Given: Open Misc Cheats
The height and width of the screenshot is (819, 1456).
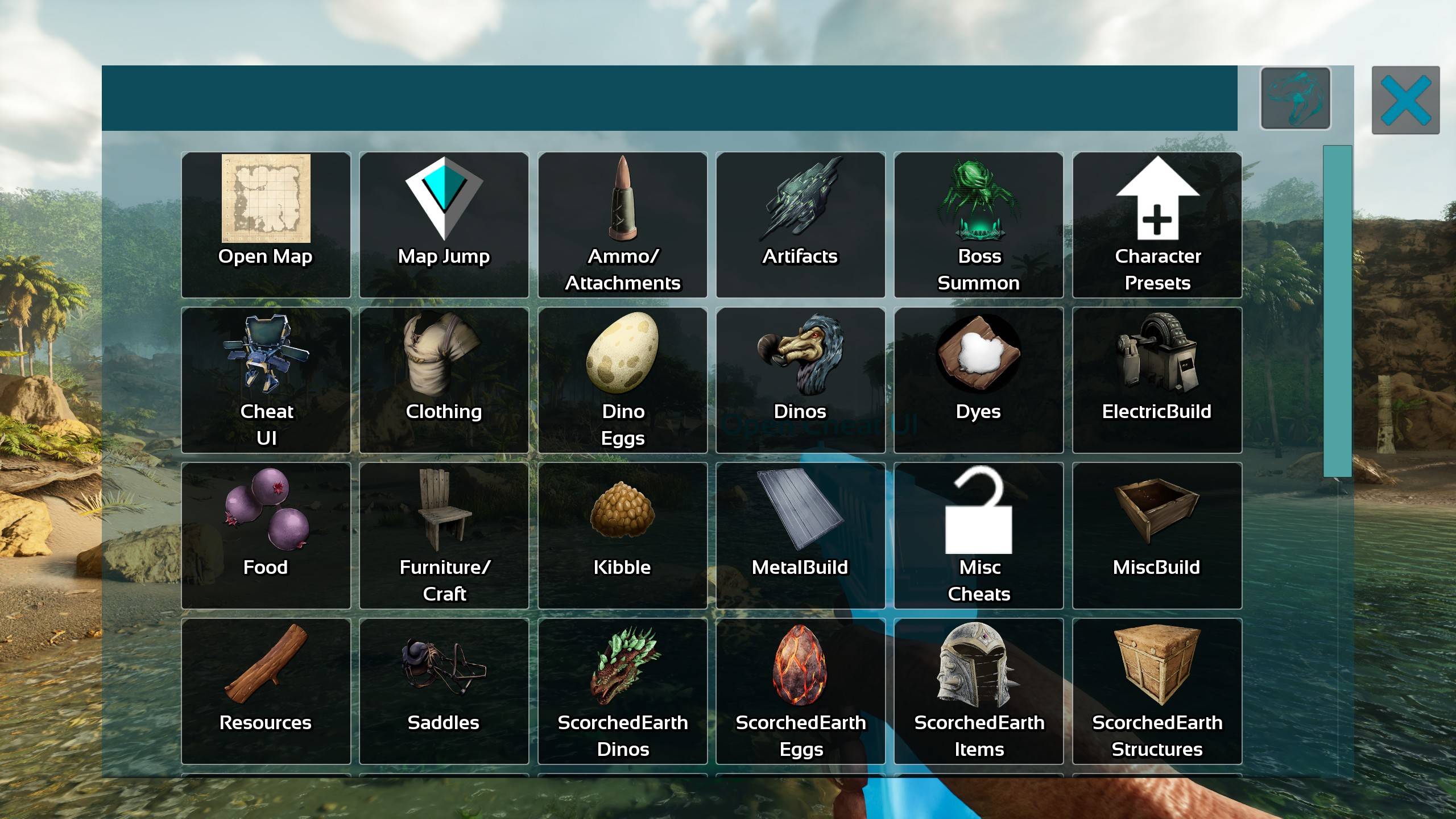Looking at the screenshot, I should pos(978,535).
